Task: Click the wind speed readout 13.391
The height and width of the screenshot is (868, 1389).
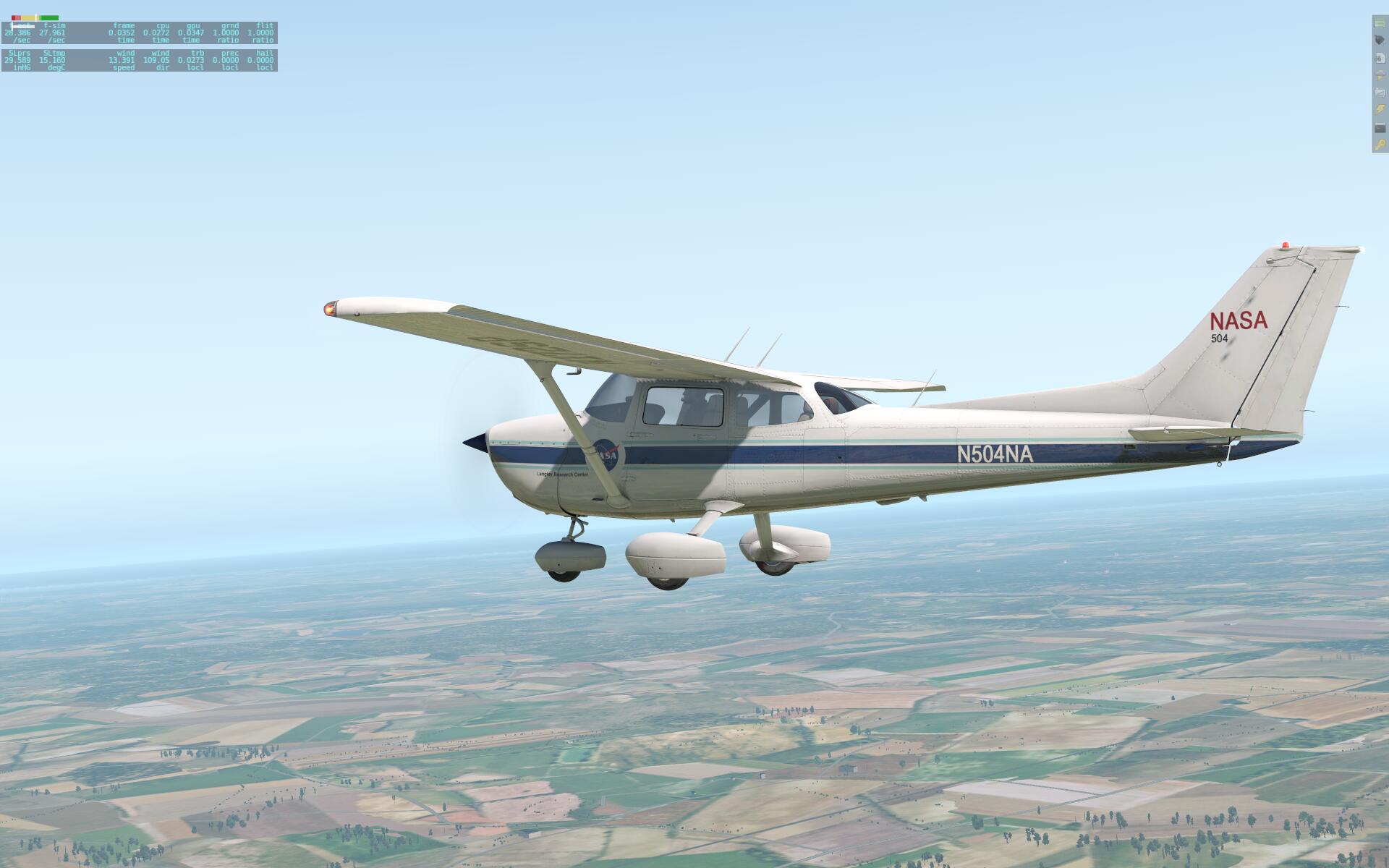Action: tap(122, 60)
